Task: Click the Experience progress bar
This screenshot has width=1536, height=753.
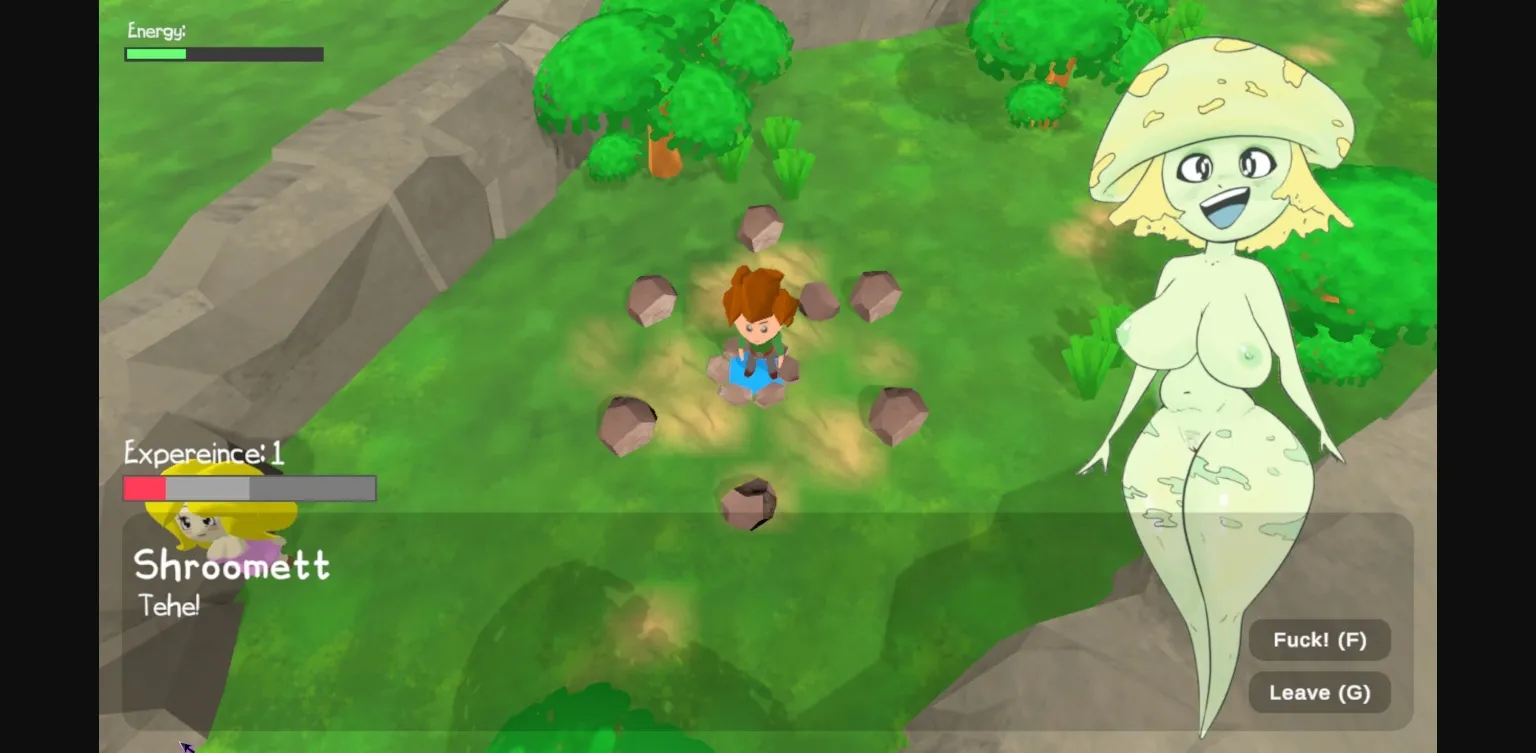Action: (248, 488)
